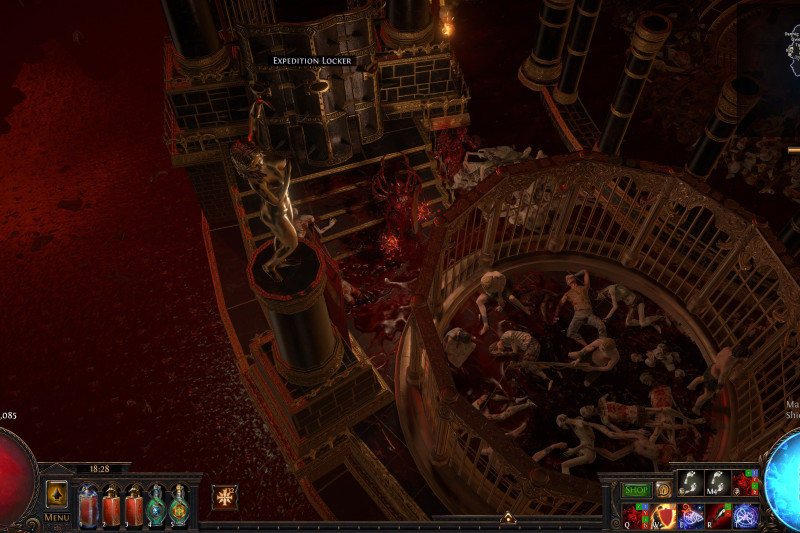
Task: Use the large red life flask in slot 1
Action: click(x=88, y=506)
